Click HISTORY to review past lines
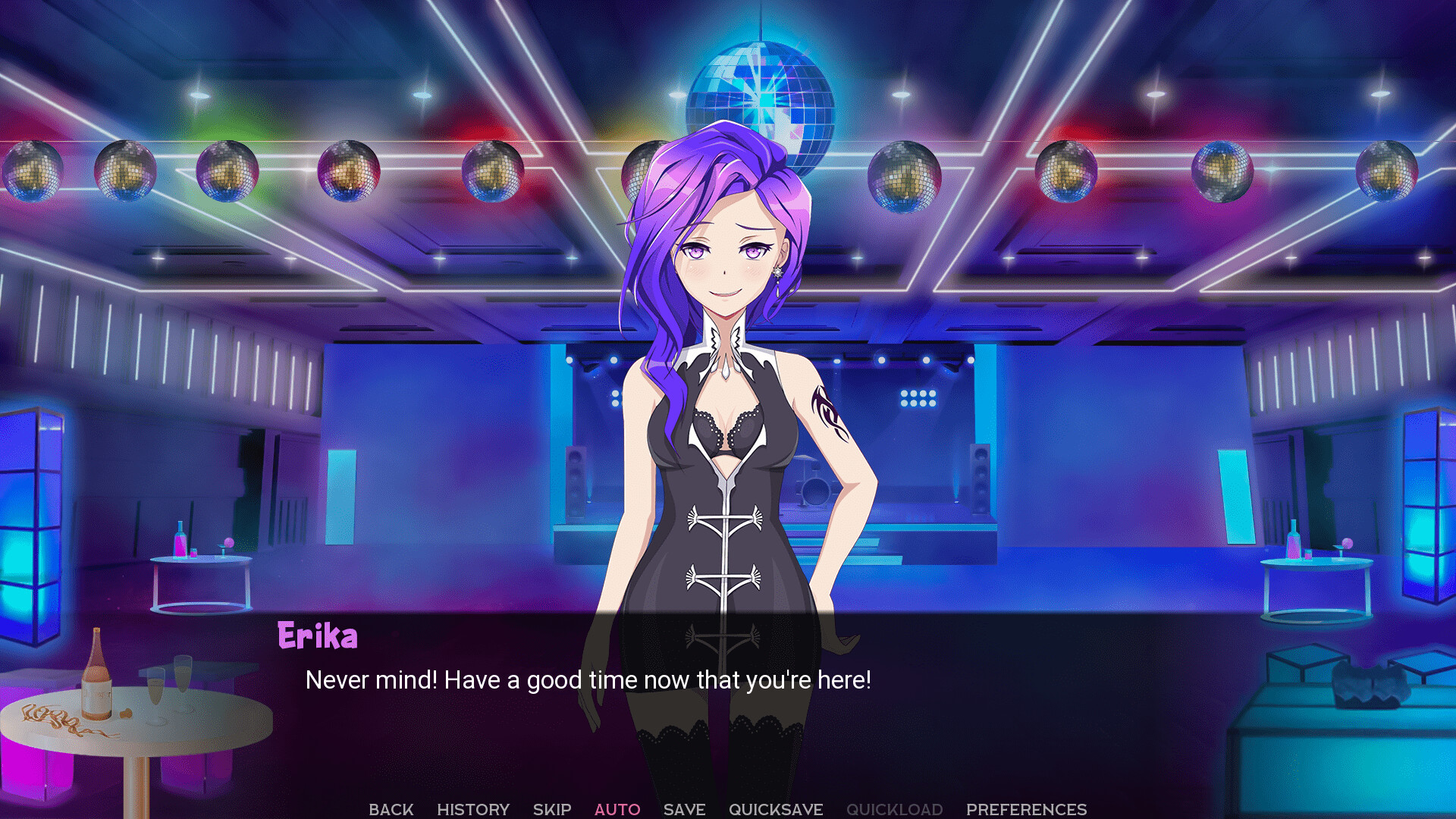The height and width of the screenshot is (819, 1456). click(474, 809)
